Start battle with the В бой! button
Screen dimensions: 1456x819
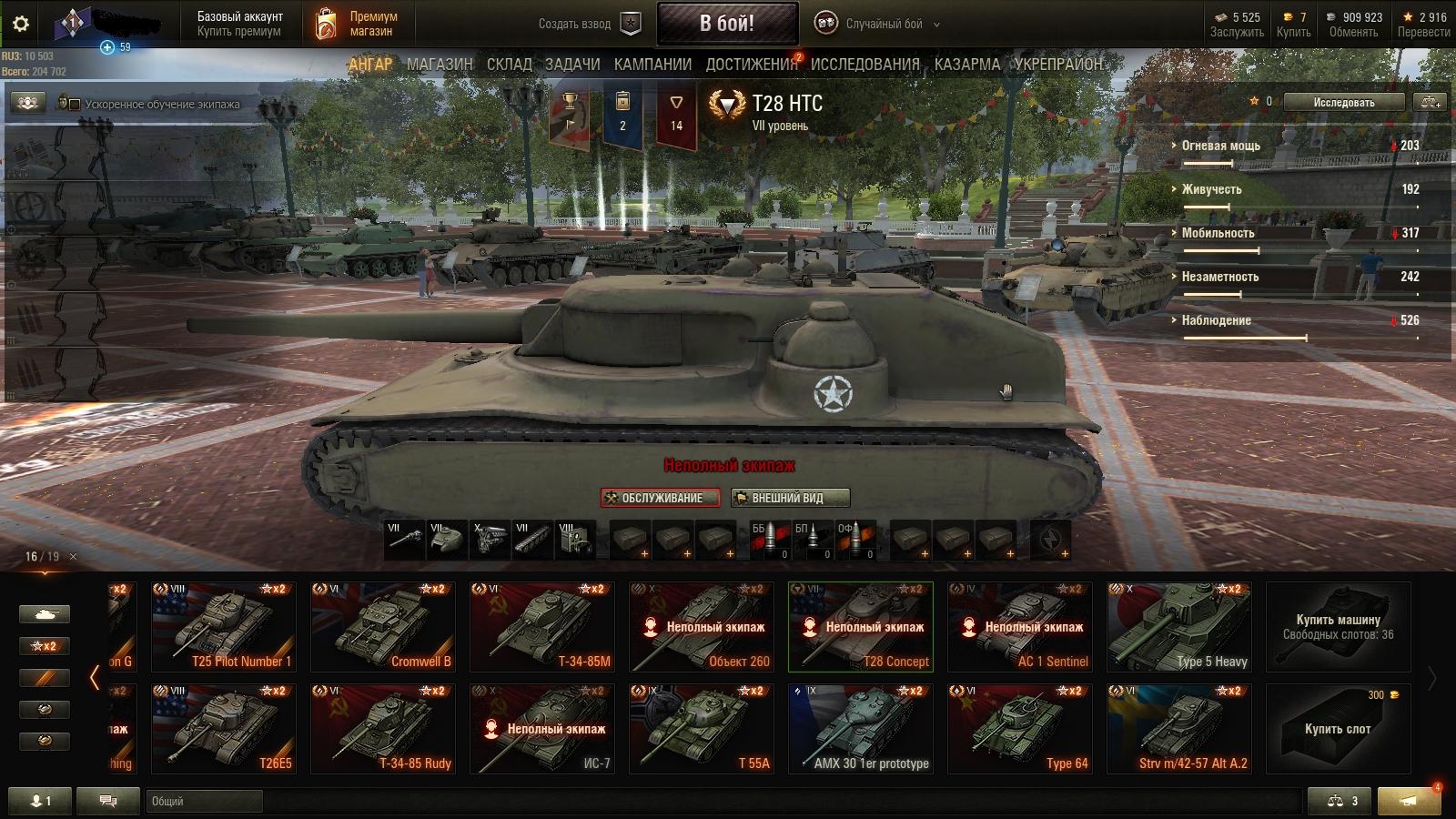pyautogui.click(x=727, y=24)
